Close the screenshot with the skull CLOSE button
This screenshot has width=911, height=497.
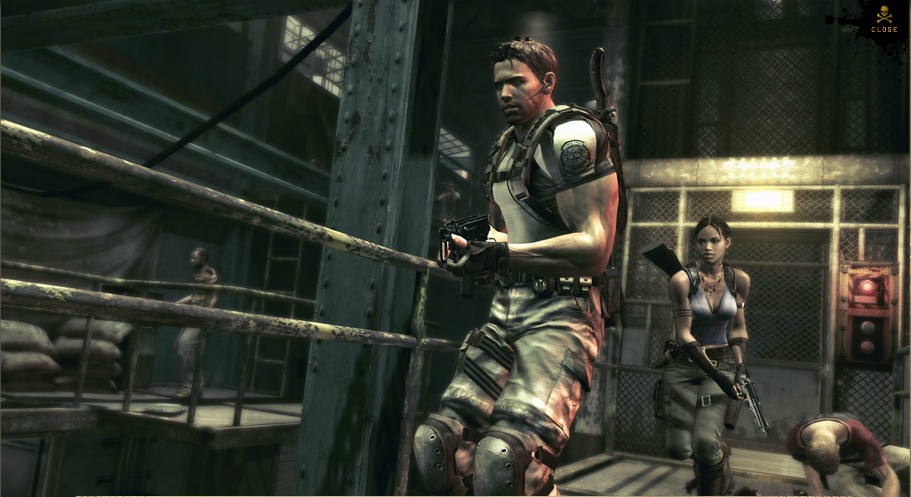tap(883, 21)
